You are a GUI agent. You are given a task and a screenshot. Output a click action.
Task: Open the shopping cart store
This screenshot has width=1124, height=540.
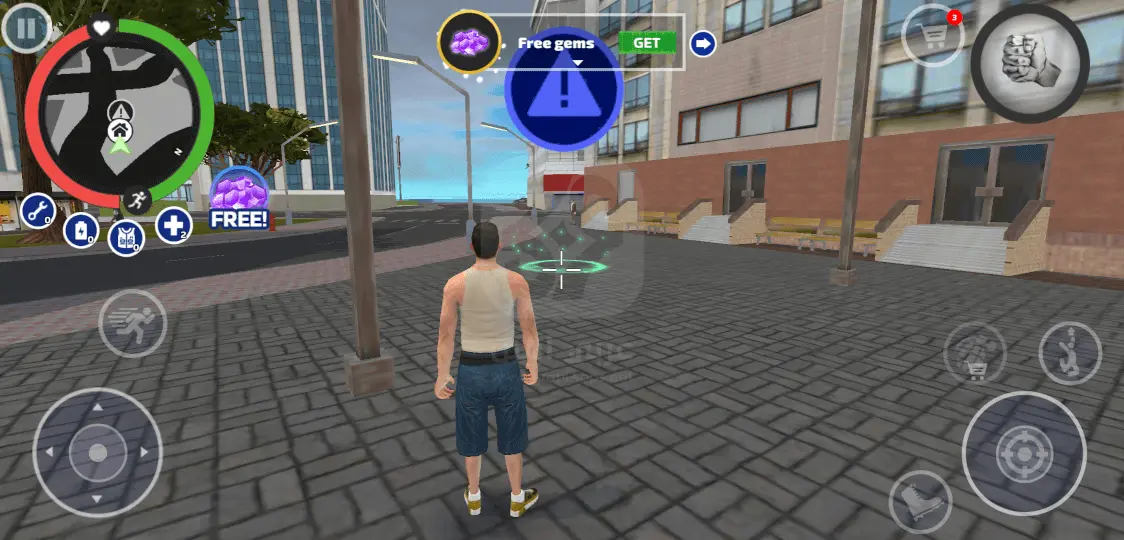[x=931, y=39]
